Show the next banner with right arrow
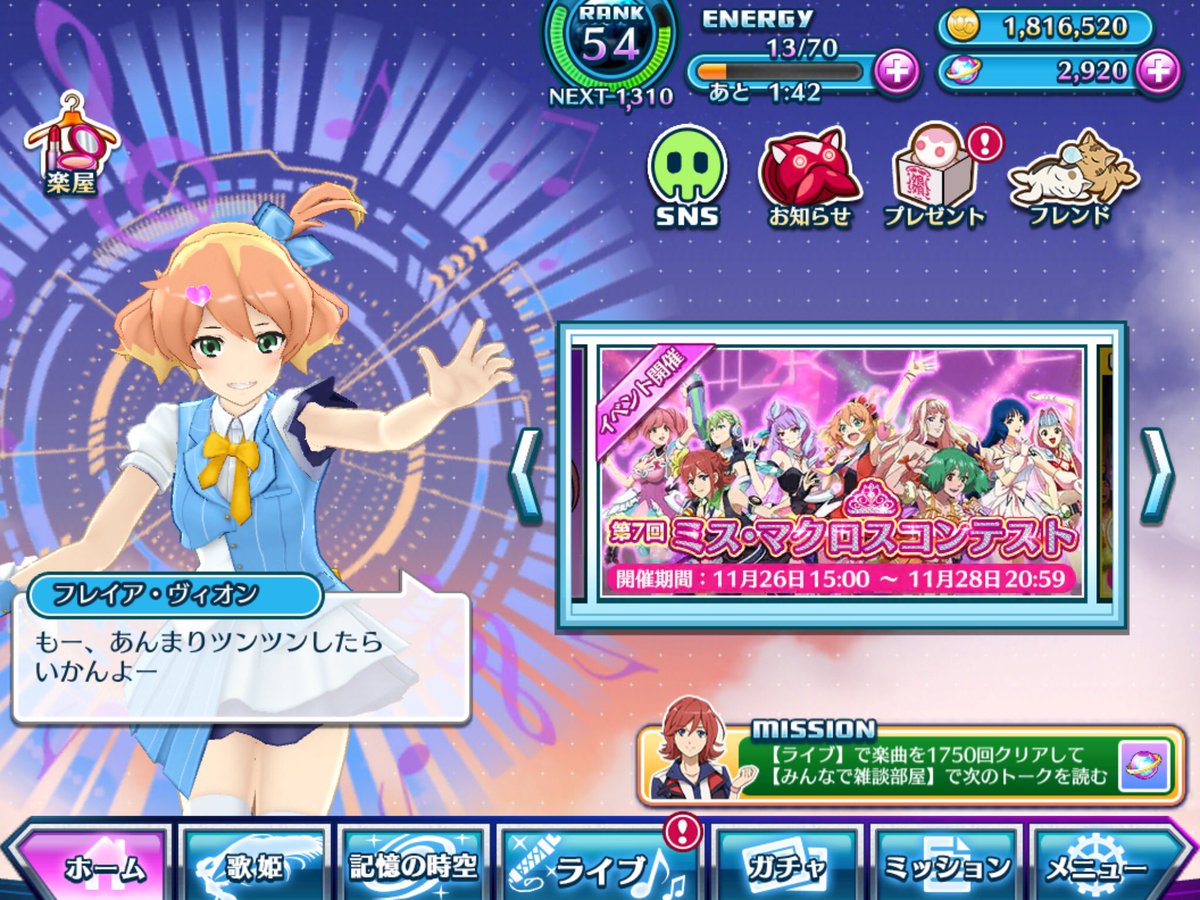The height and width of the screenshot is (900, 1200). (1157, 475)
